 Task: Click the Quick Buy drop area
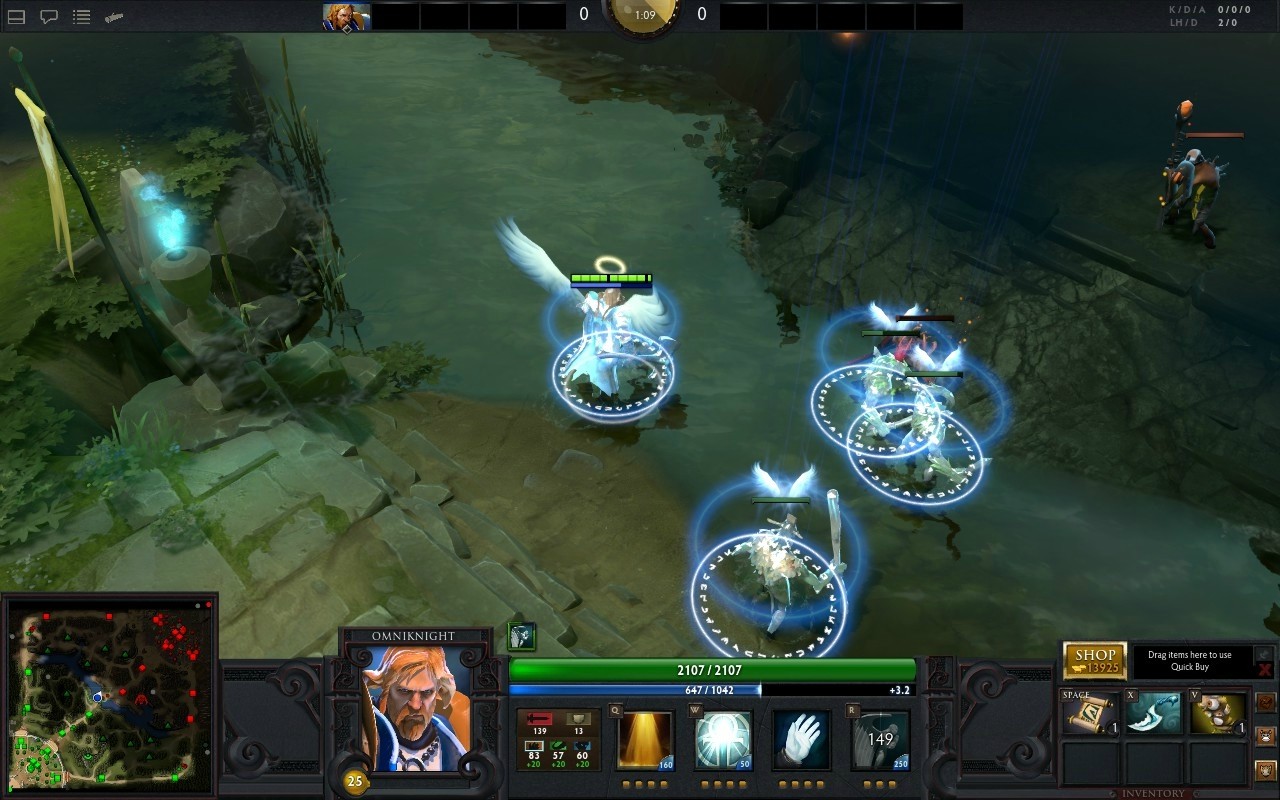coord(1190,661)
